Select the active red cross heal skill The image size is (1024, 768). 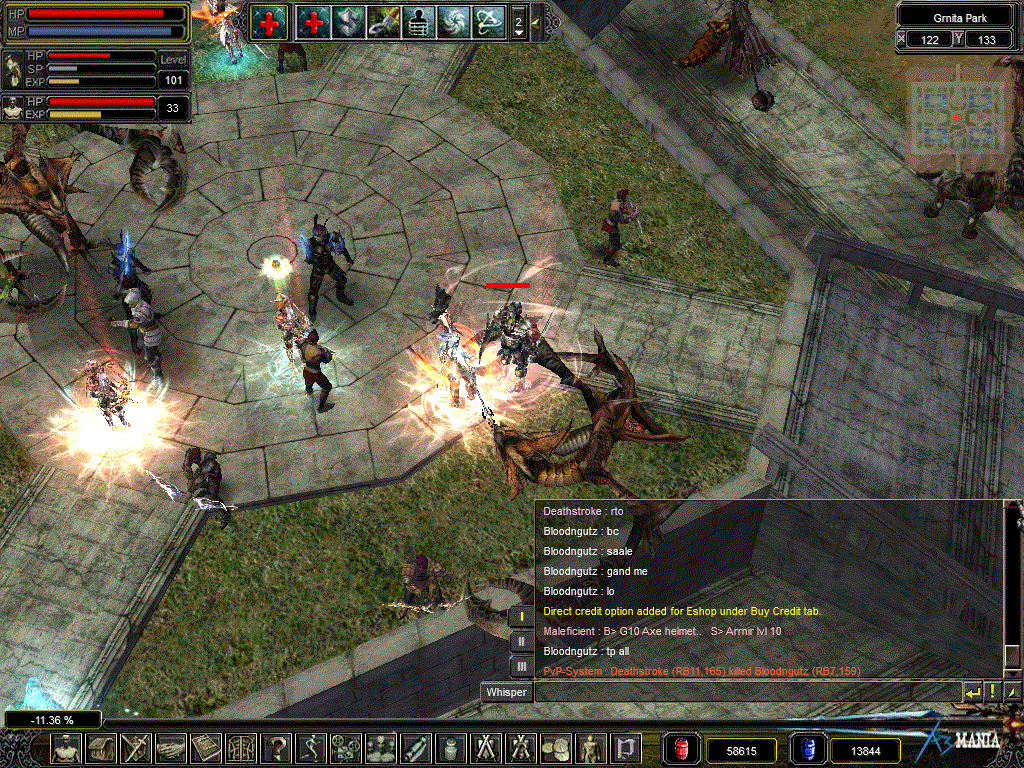(x=267, y=21)
